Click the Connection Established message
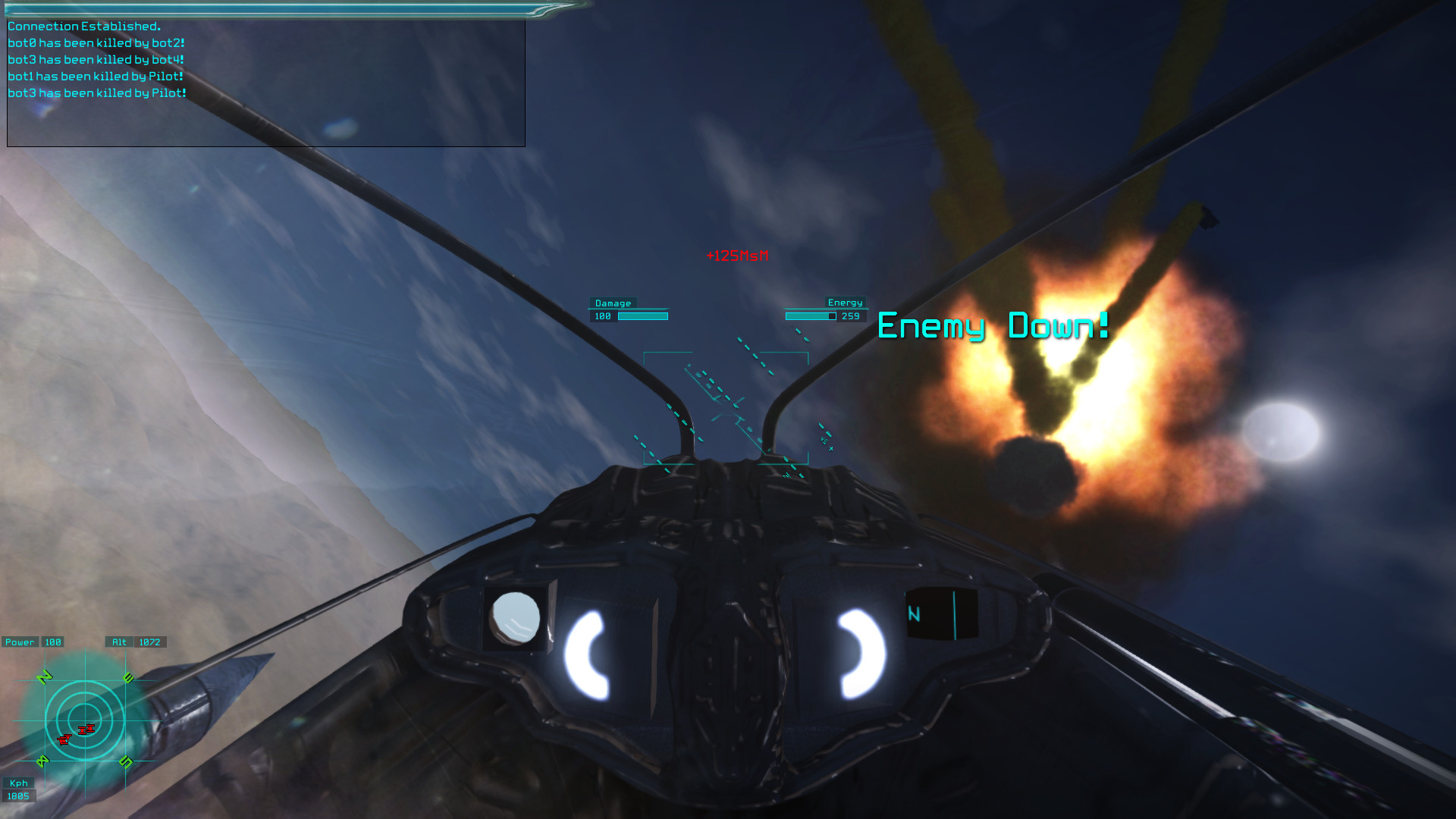 coord(86,25)
